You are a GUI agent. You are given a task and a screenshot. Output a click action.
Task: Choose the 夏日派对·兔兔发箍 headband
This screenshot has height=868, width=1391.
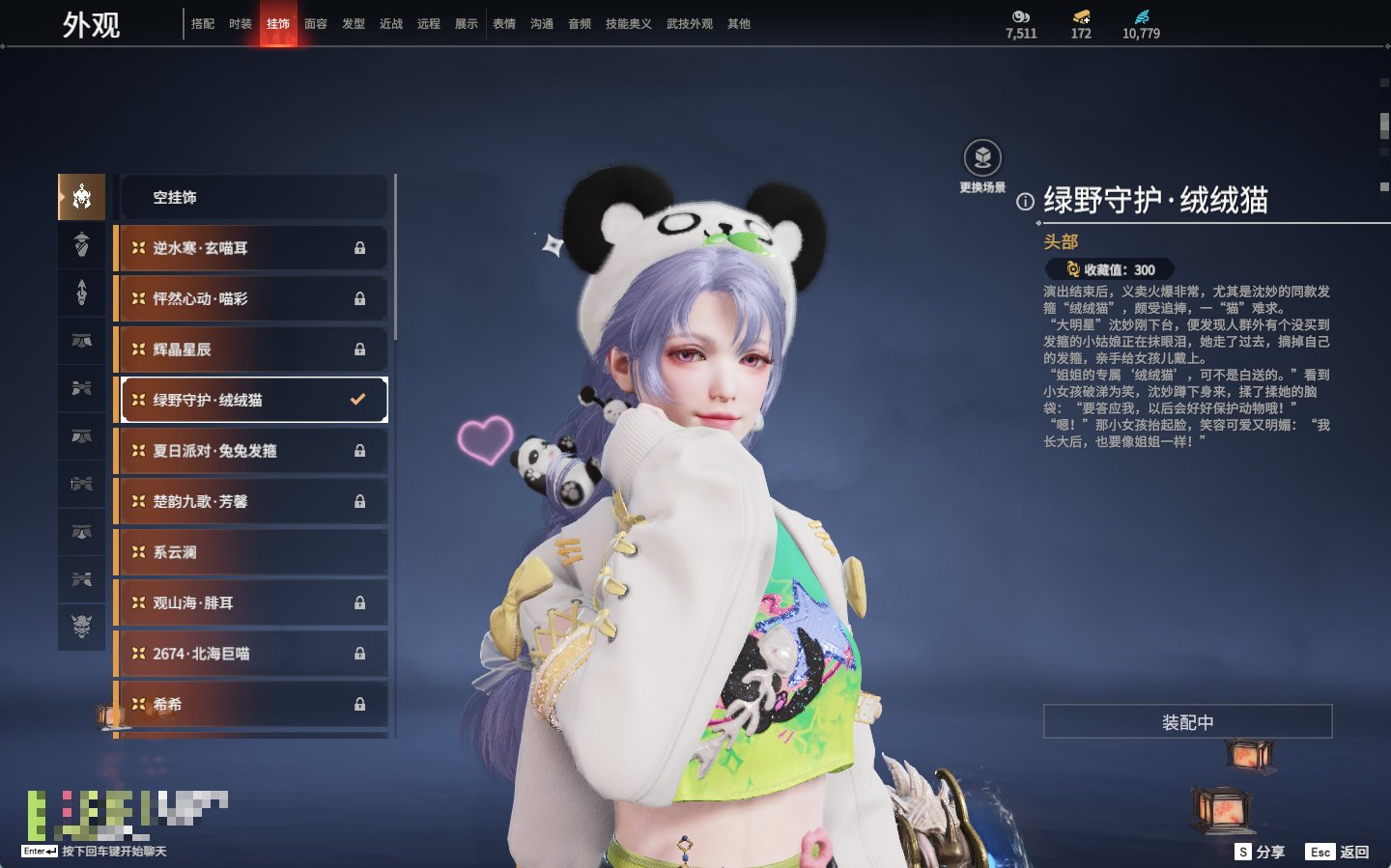click(x=253, y=451)
